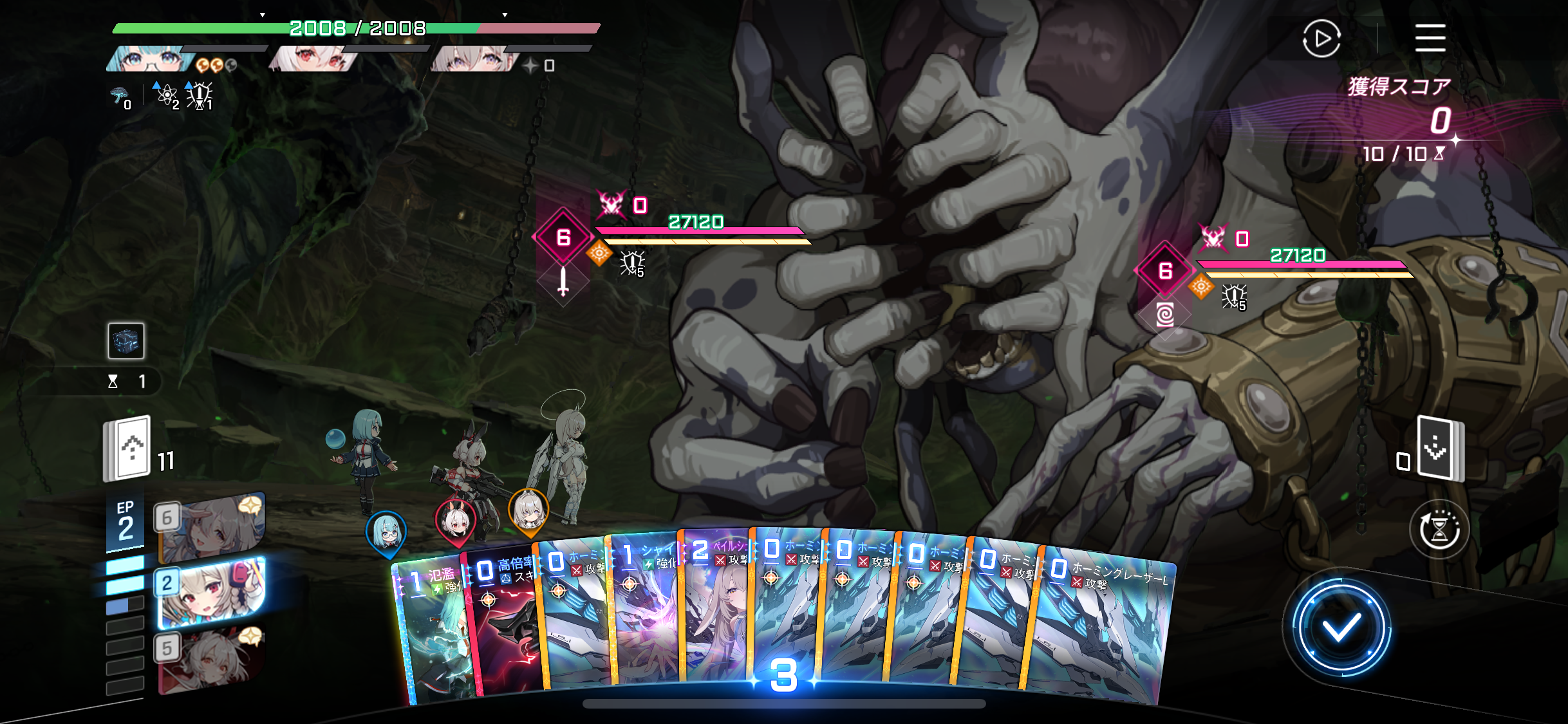Screen dimensions: 1568x724
Task: Inspect the spiral action icon under enemy counter
Action: tap(1165, 315)
